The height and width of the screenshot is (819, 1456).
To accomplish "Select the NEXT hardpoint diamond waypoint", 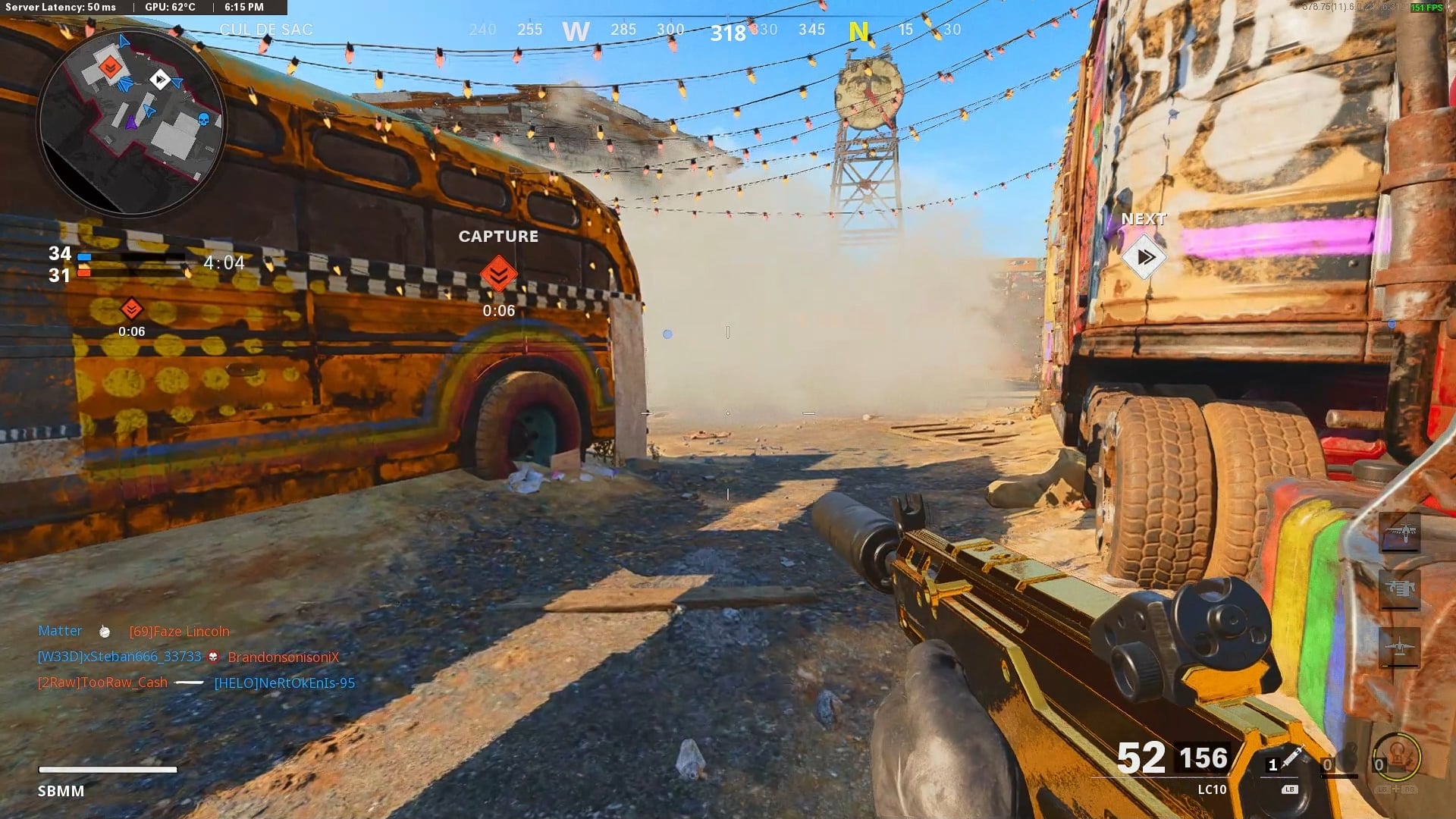I will 1144,257.
